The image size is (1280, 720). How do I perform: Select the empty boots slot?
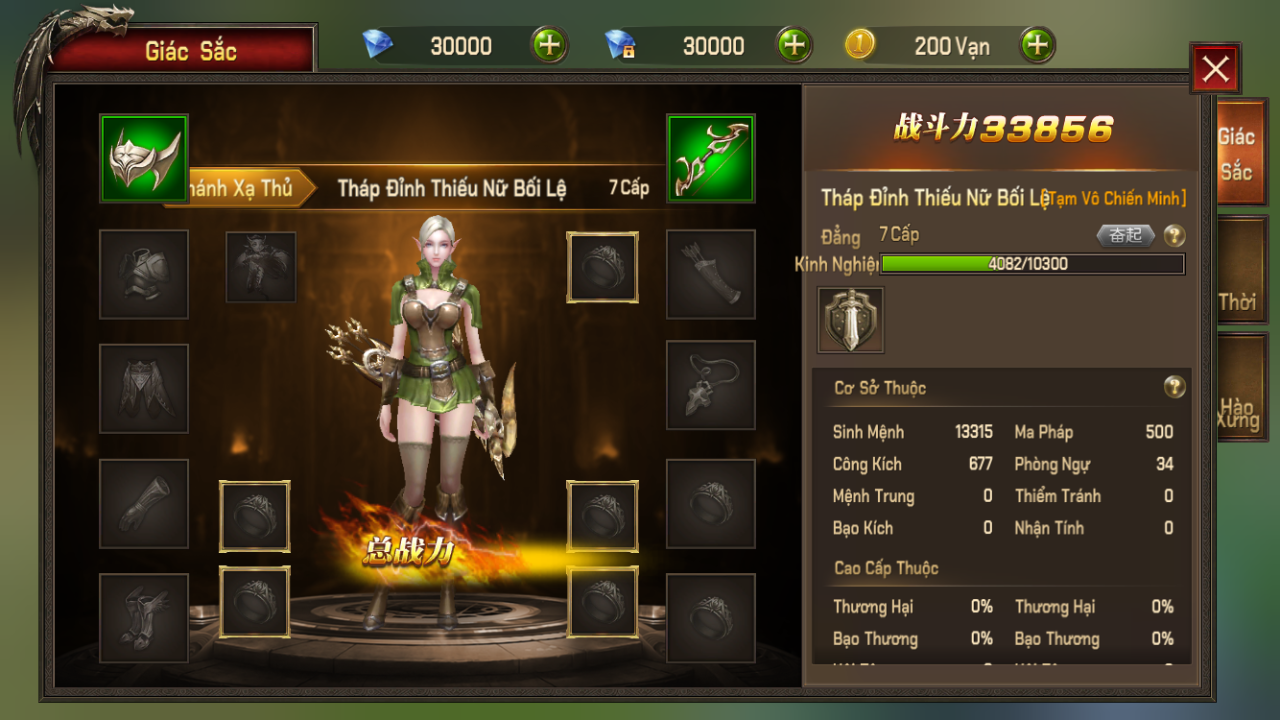pos(144,618)
